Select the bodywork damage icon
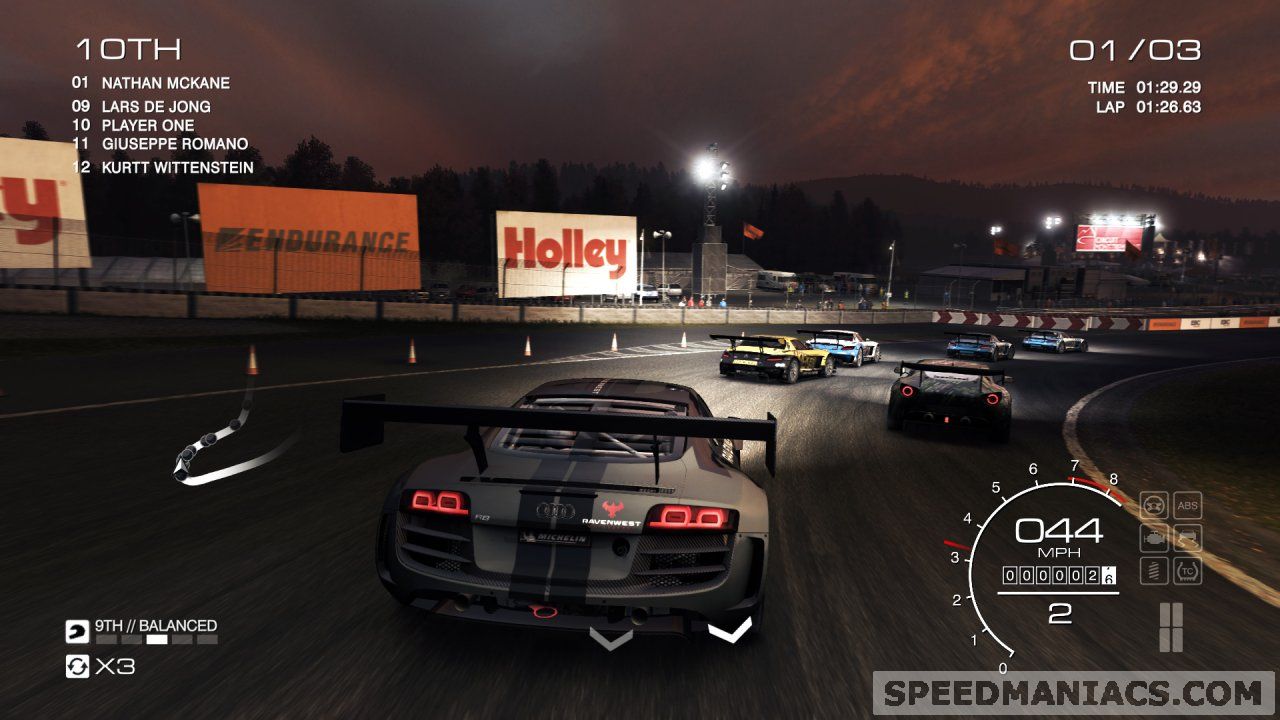Viewport: 1280px width, 720px height. tap(1188, 537)
